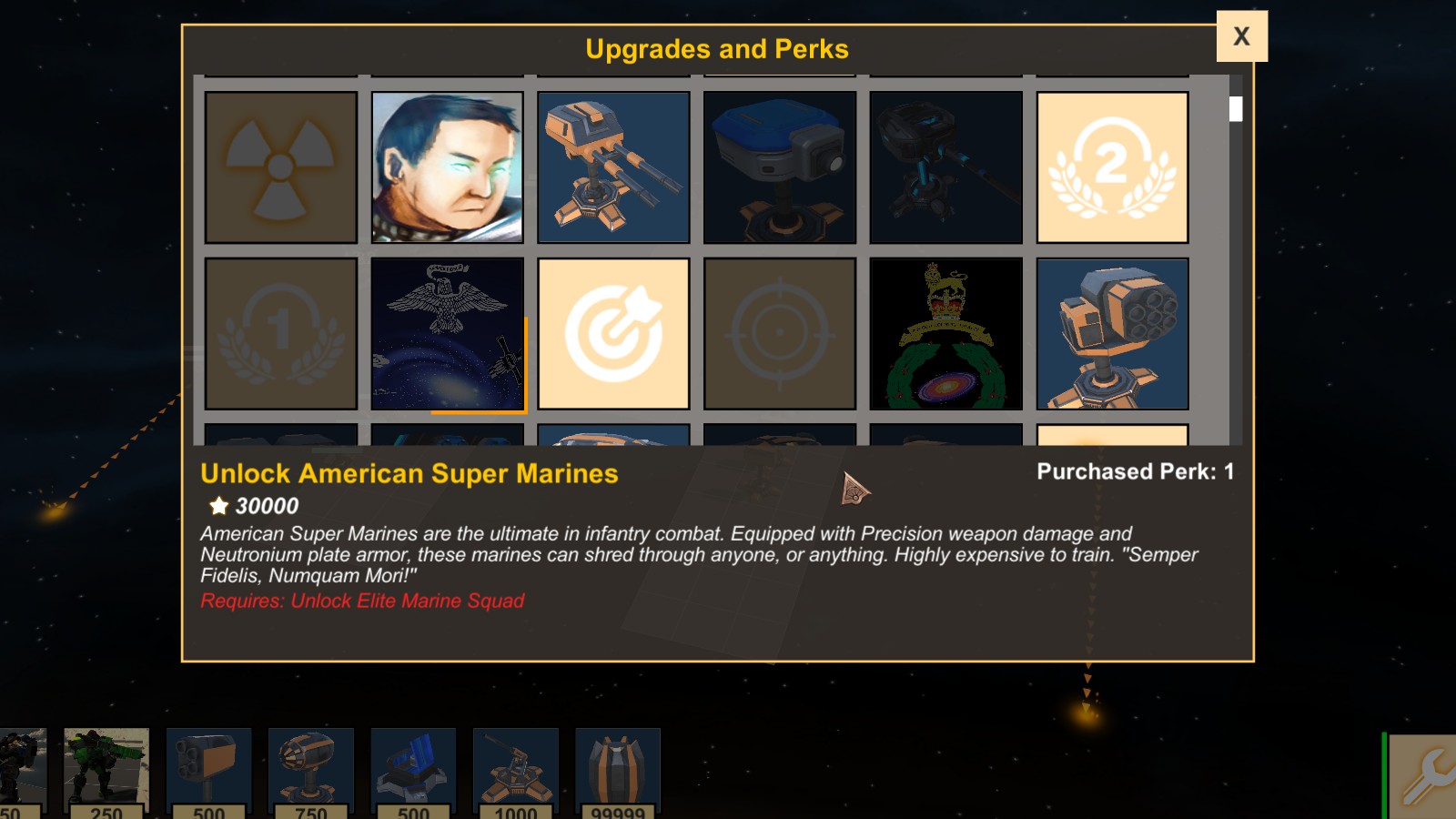The height and width of the screenshot is (819, 1456).
Task: Select the American eagle Super Marines perk
Action: pos(447,334)
